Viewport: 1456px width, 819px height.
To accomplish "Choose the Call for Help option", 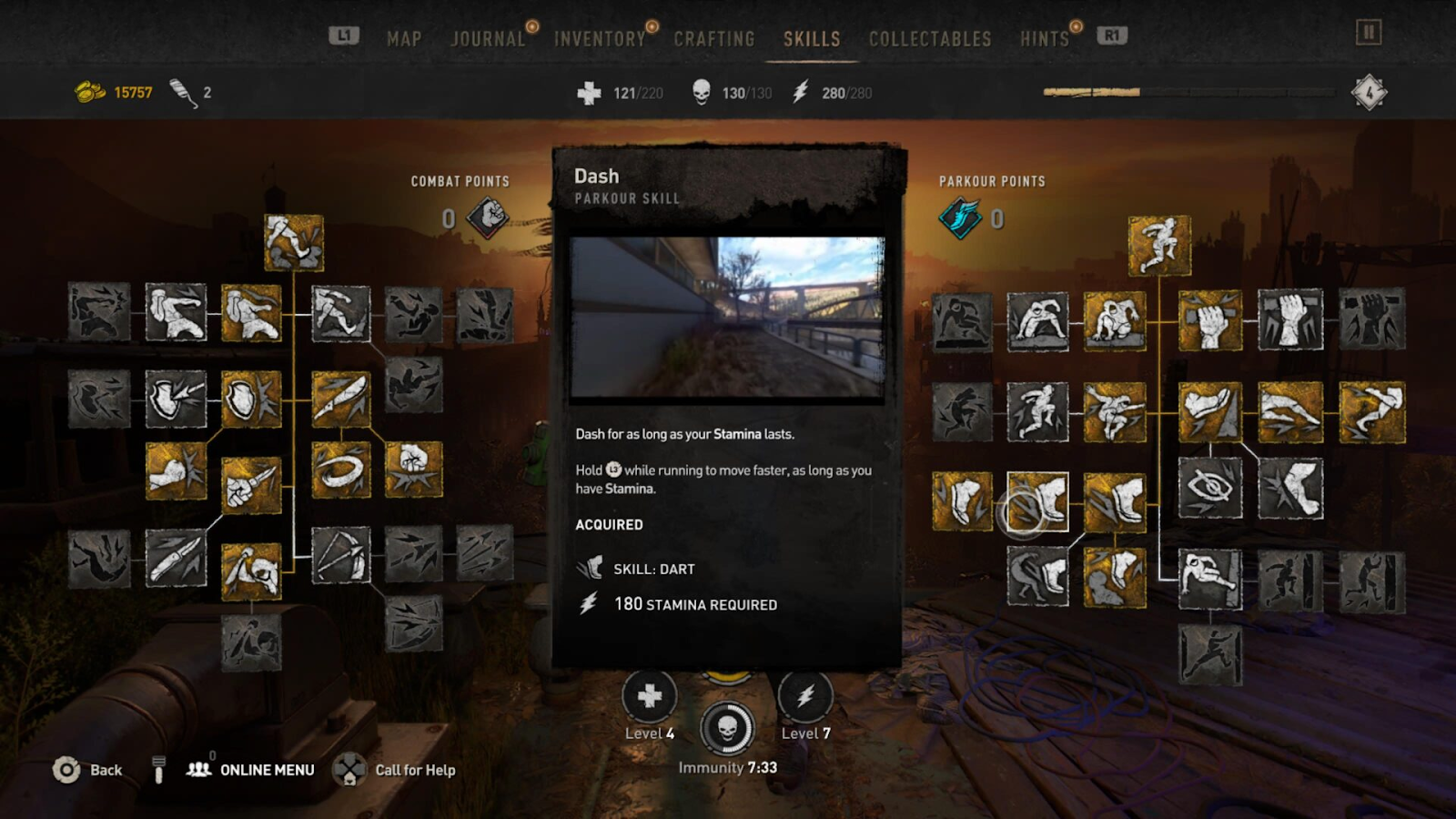I will 395,770.
